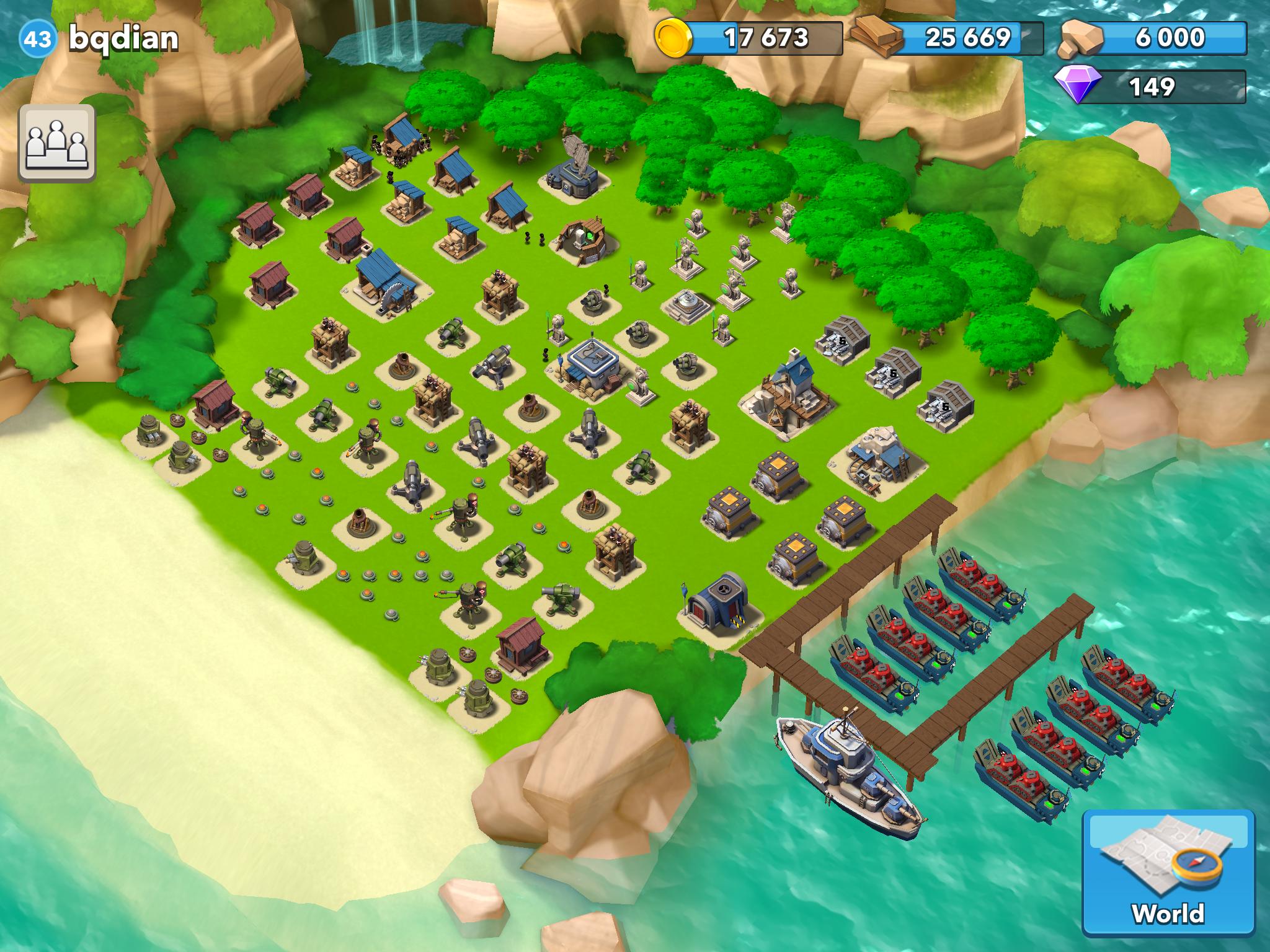Select the wood resource bar
This screenshot has height=952, width=1270.
pyautogui.click(x=950, y=38)
